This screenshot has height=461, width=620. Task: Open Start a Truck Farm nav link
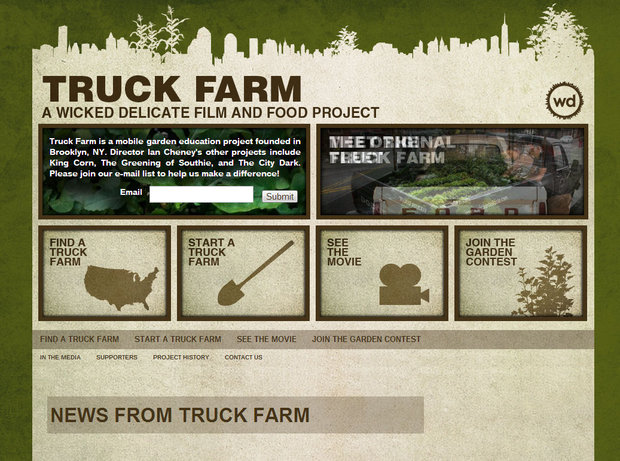pyautogui.click(x=177, y=340)
